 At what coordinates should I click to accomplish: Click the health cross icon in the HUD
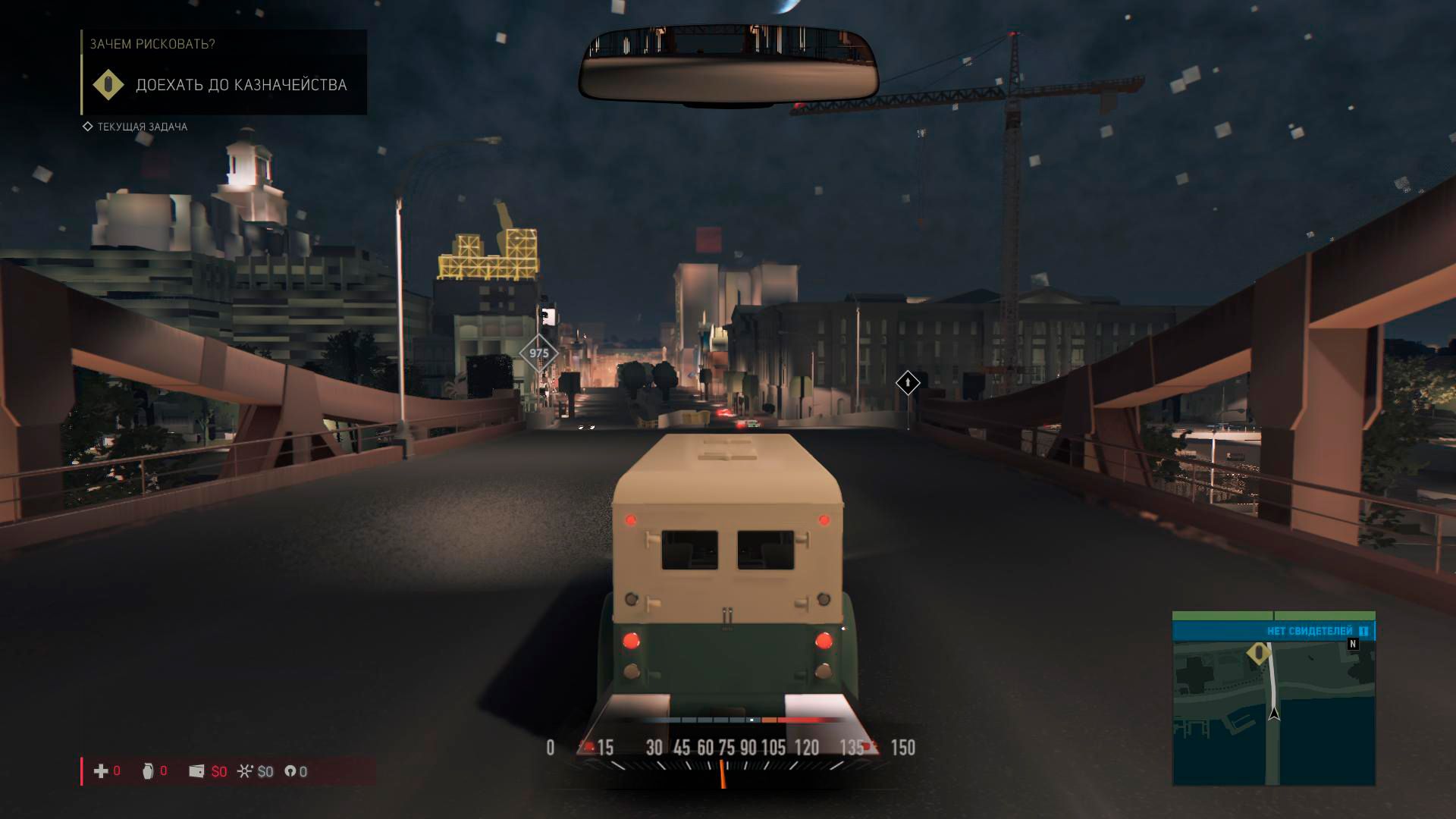click(x=99, y=771)
